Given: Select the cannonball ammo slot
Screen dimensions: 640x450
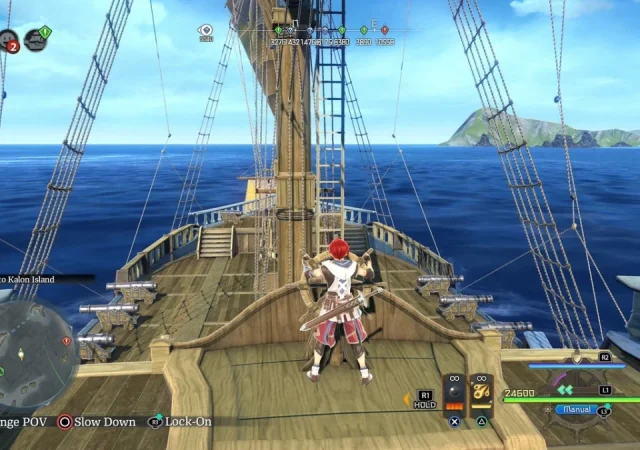Looking at the screenshot, I should click(x=454, y=393).
